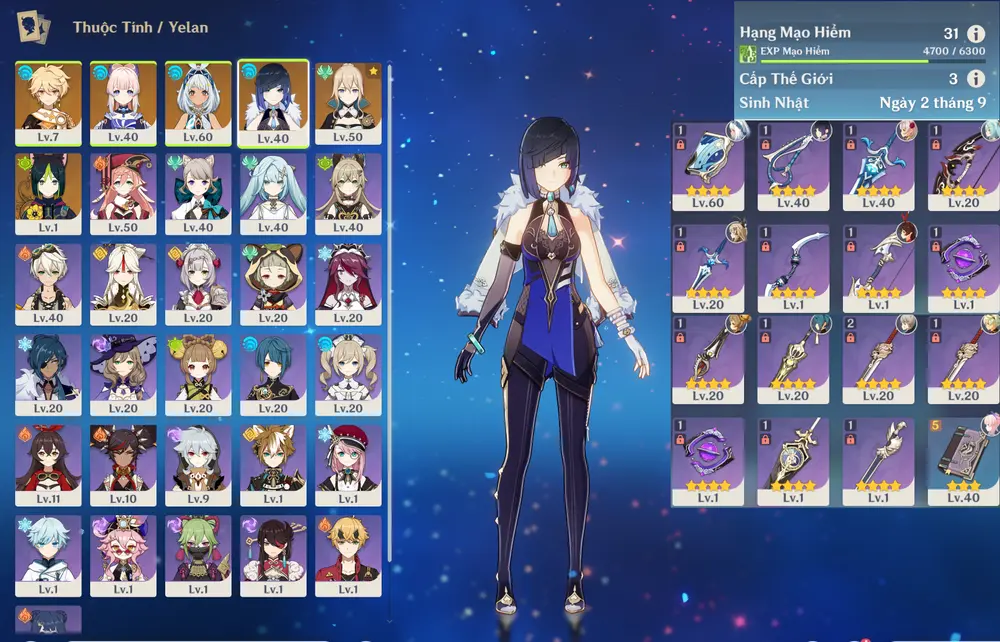The width and height of the screenshot is (1000, 642).
Task: Select Chongyun's Cryo portrait
Action: pyautogui.click(x=48, y=555)
